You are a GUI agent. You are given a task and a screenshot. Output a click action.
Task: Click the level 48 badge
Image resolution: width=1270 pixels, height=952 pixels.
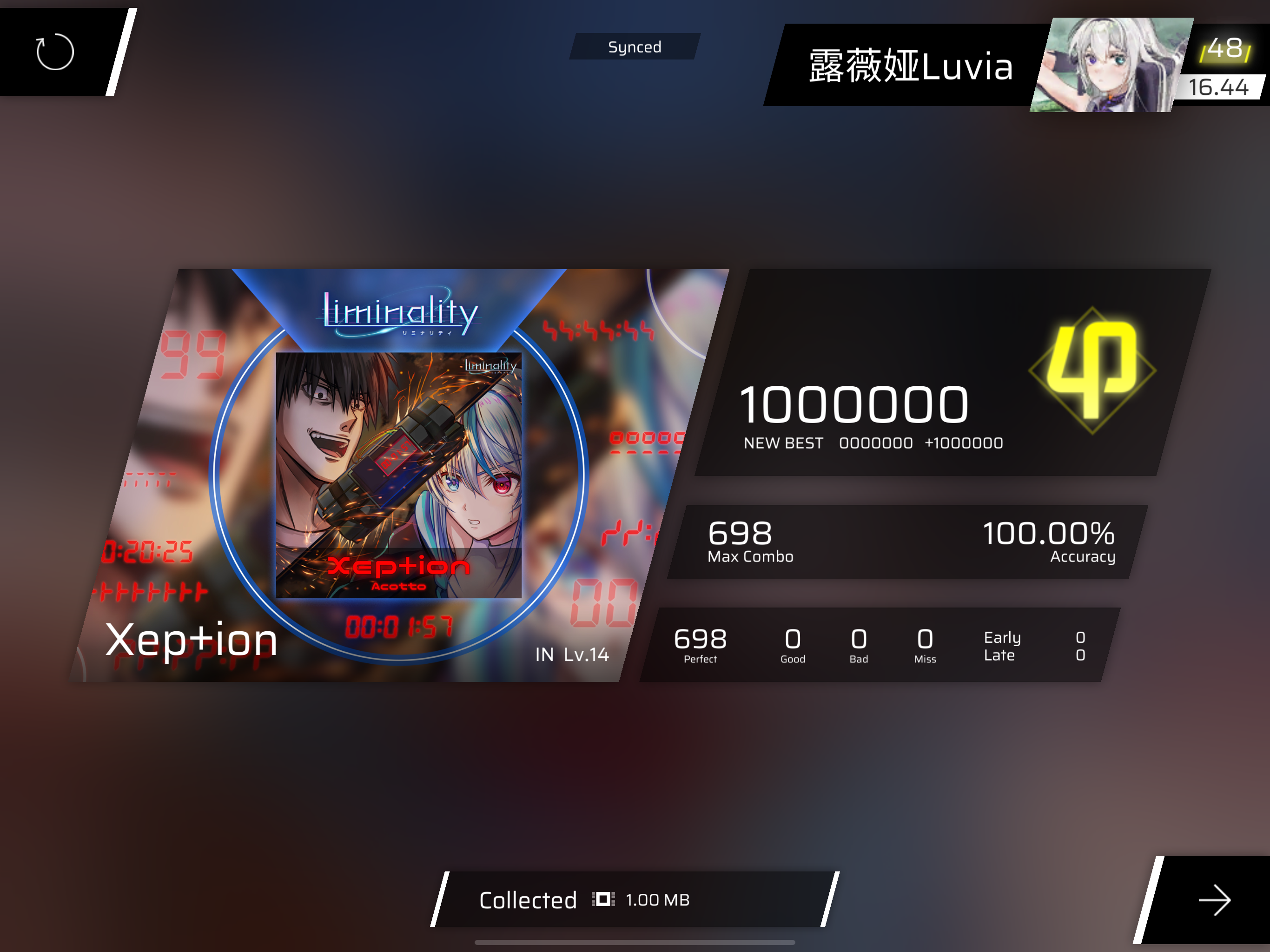click(1224, 51)
